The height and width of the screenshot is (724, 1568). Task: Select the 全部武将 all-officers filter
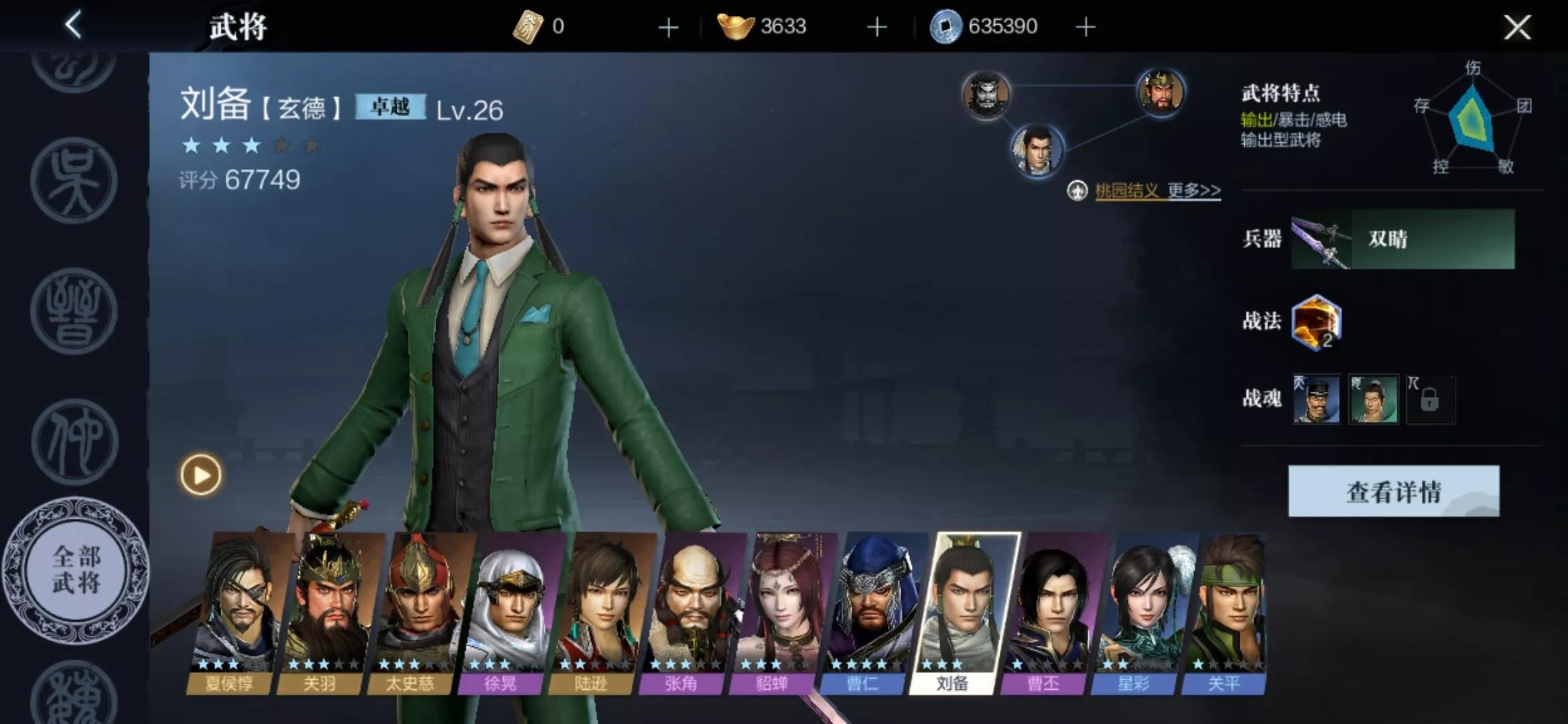coord(76,570)
